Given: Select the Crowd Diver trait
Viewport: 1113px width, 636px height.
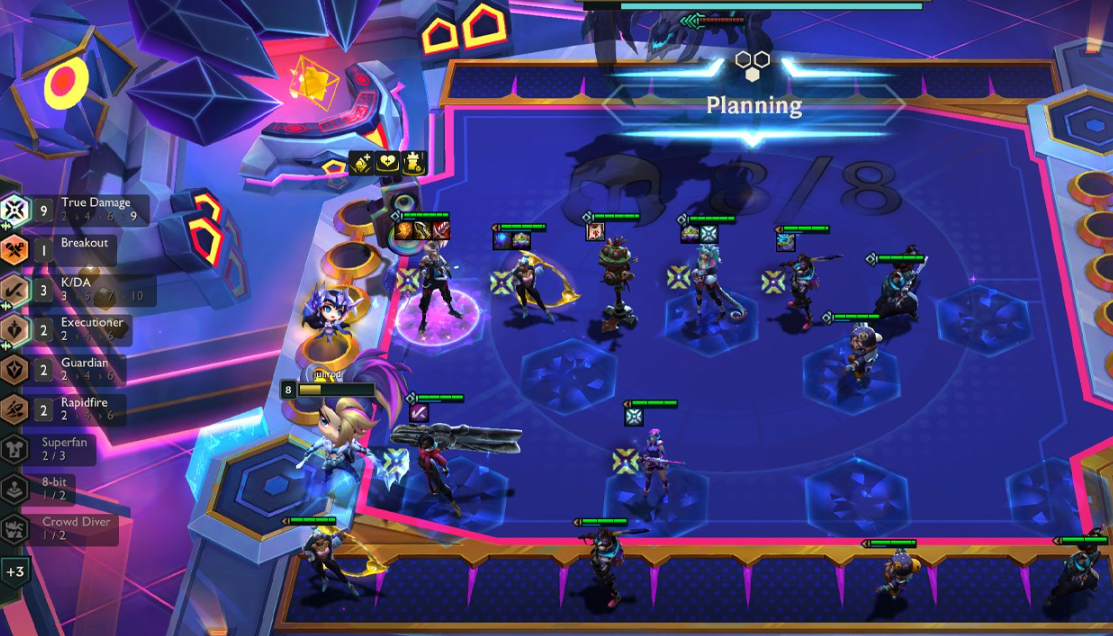Looking at the screenshot, I should 65,528.
